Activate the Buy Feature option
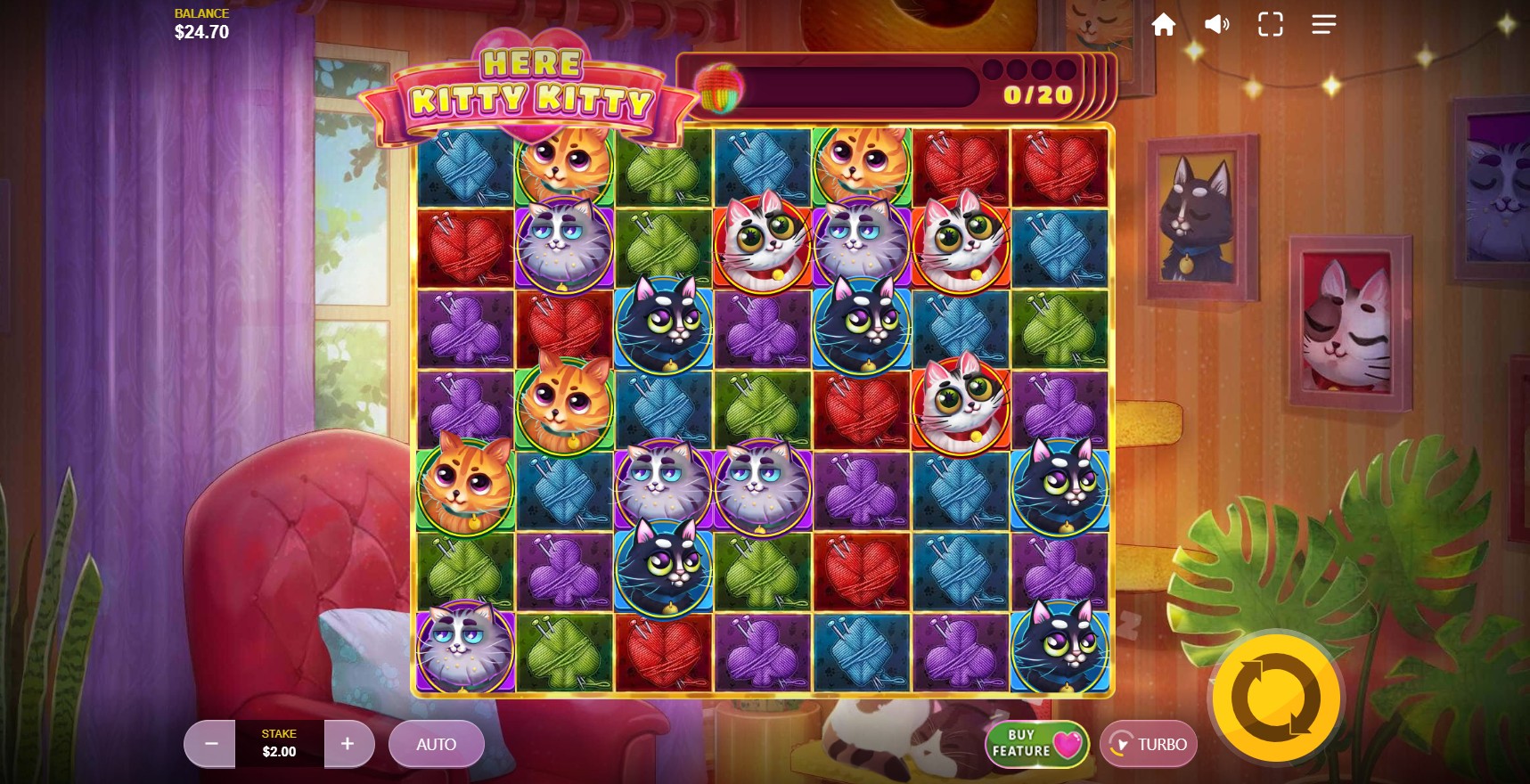Image resolution: width=1530 pixels, height=784 pixels. click(1035, 743)
